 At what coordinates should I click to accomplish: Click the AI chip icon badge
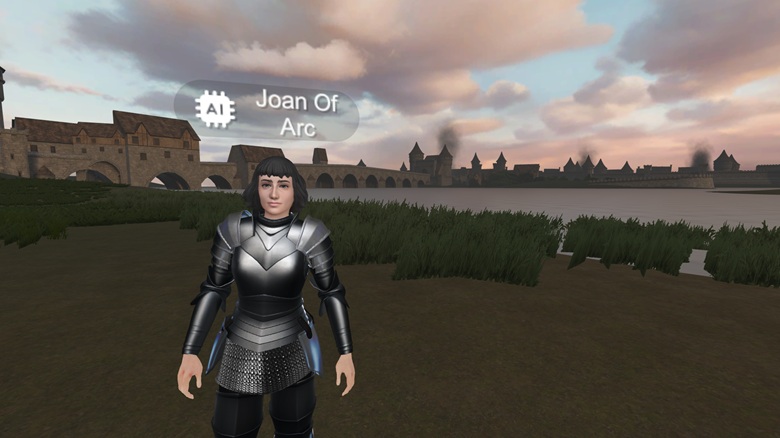(x=215, y=109)
